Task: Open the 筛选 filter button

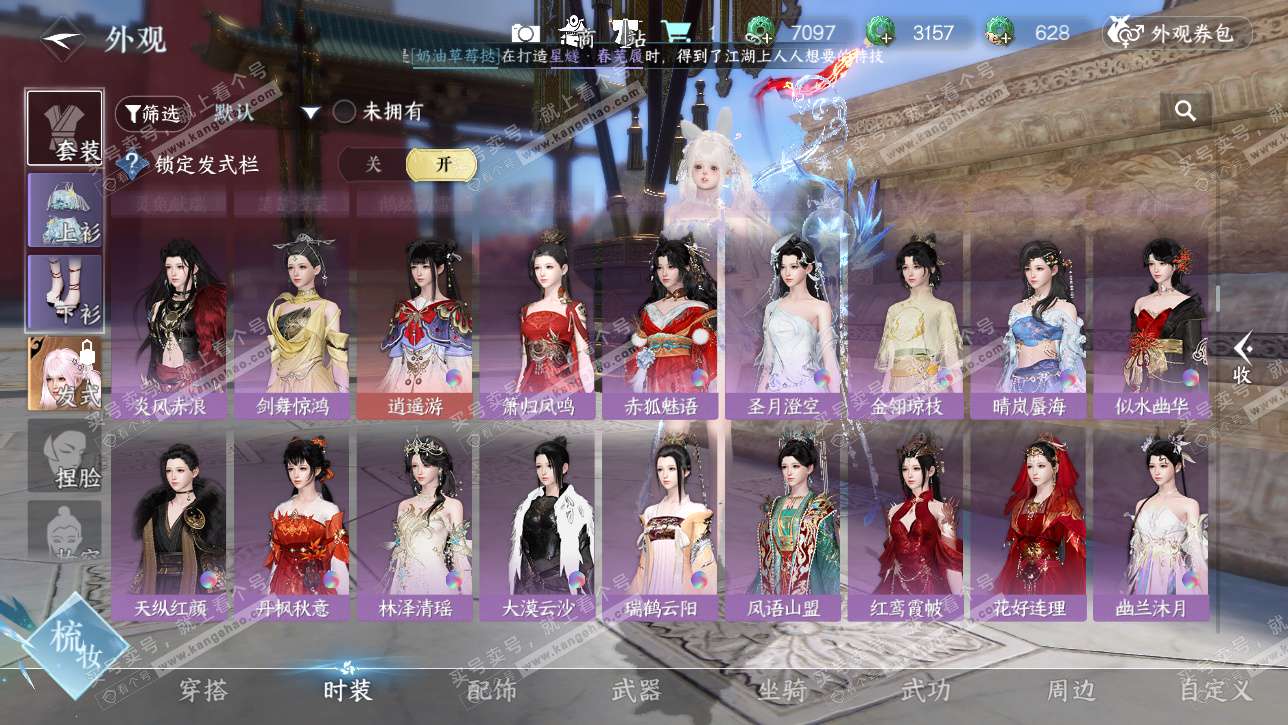Action: 152,113
